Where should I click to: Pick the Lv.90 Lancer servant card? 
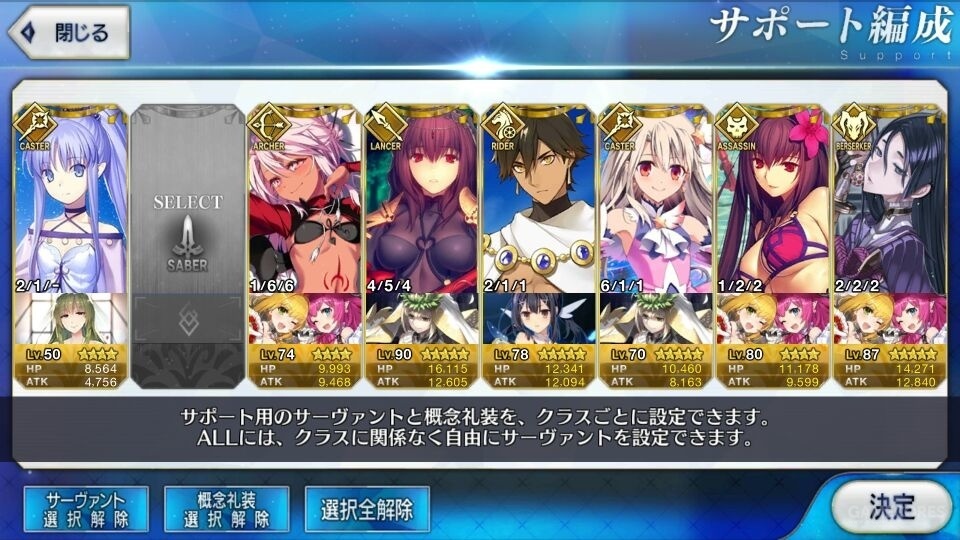(x=421, y=200)
